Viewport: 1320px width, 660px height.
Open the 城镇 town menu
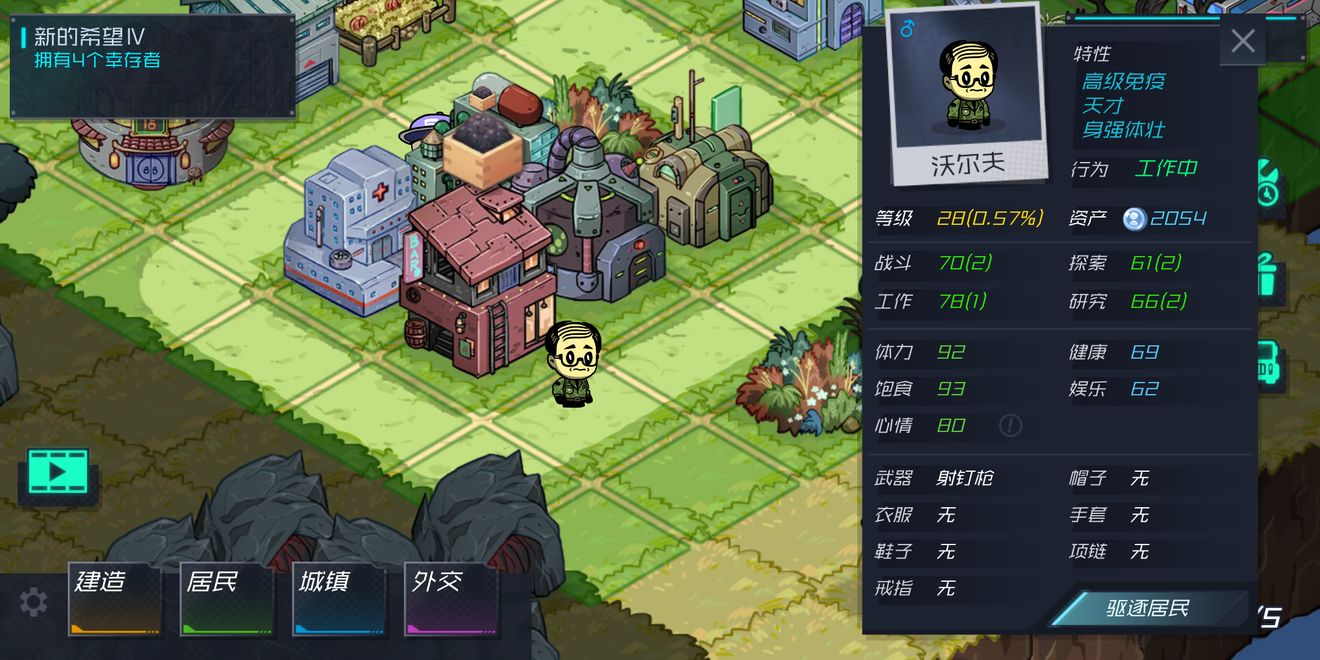coord(338,598)
